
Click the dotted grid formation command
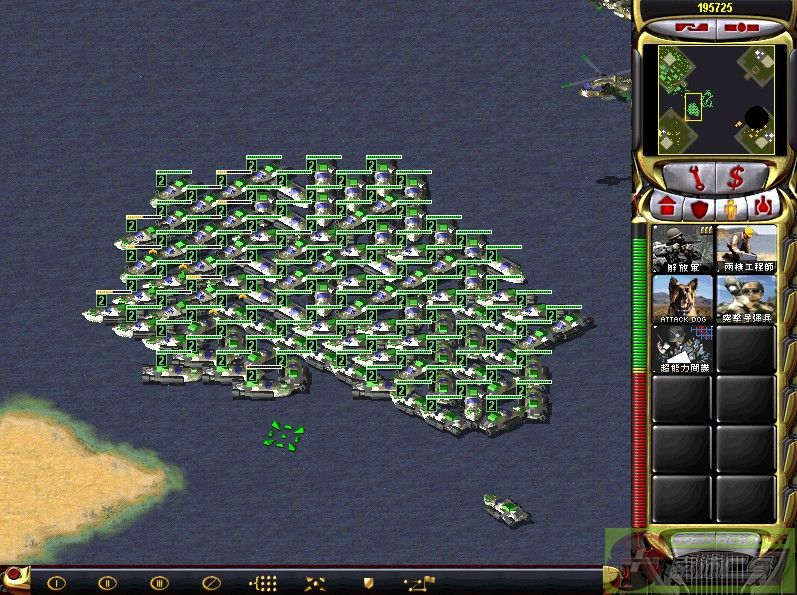[263, 582]
